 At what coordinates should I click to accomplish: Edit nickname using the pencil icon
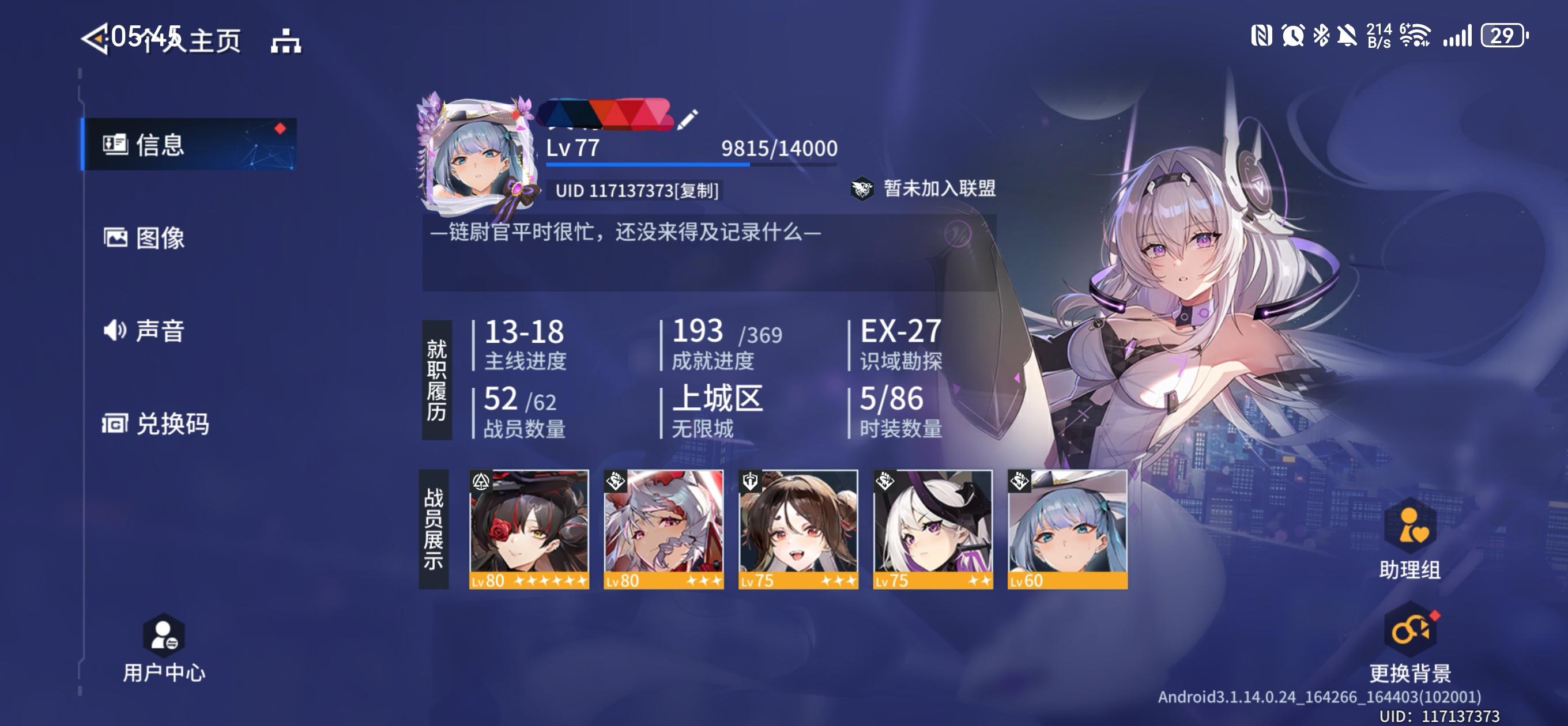point(685,120)
